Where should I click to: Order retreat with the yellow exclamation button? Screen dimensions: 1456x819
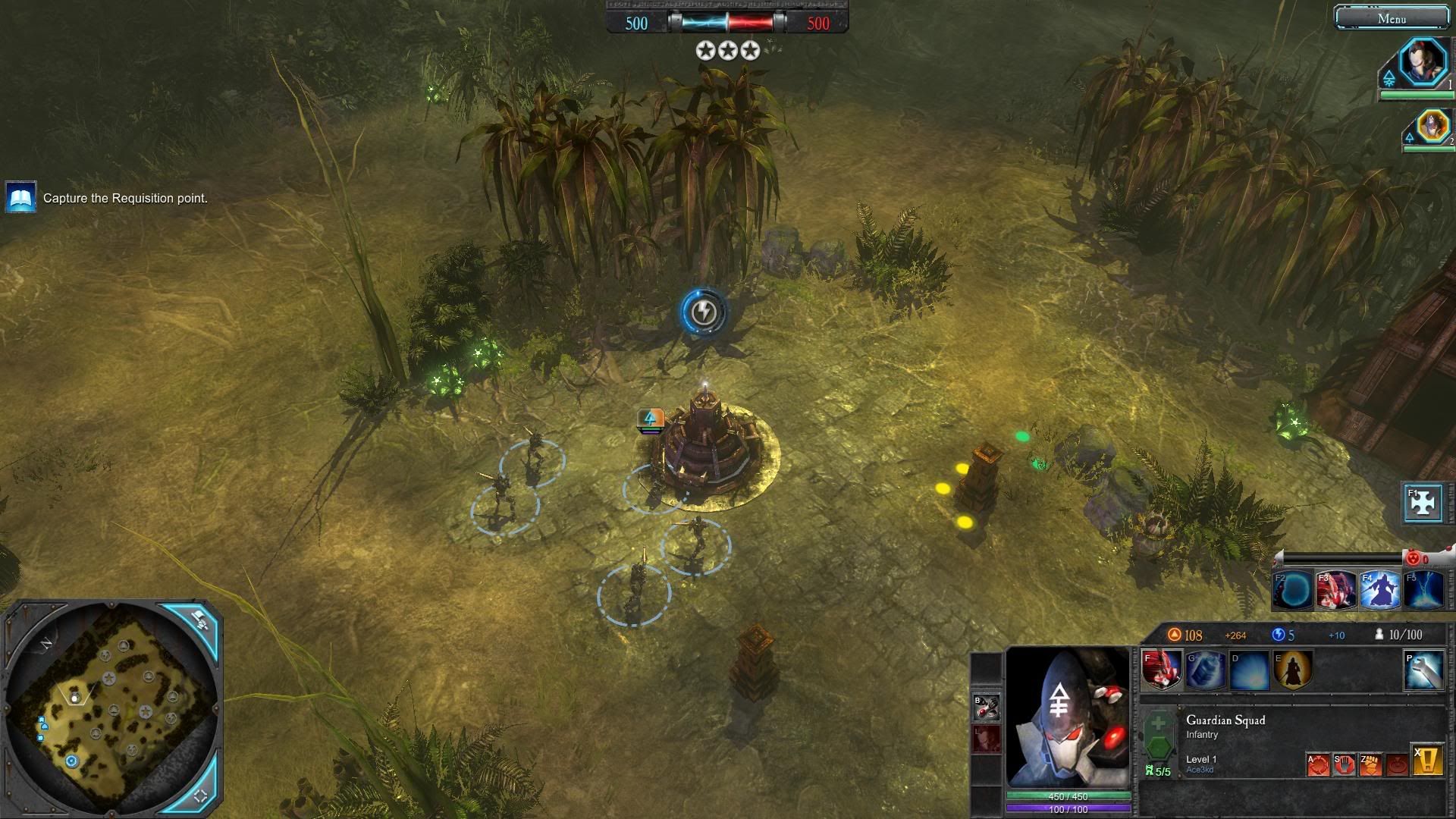tap(1426, 761)
